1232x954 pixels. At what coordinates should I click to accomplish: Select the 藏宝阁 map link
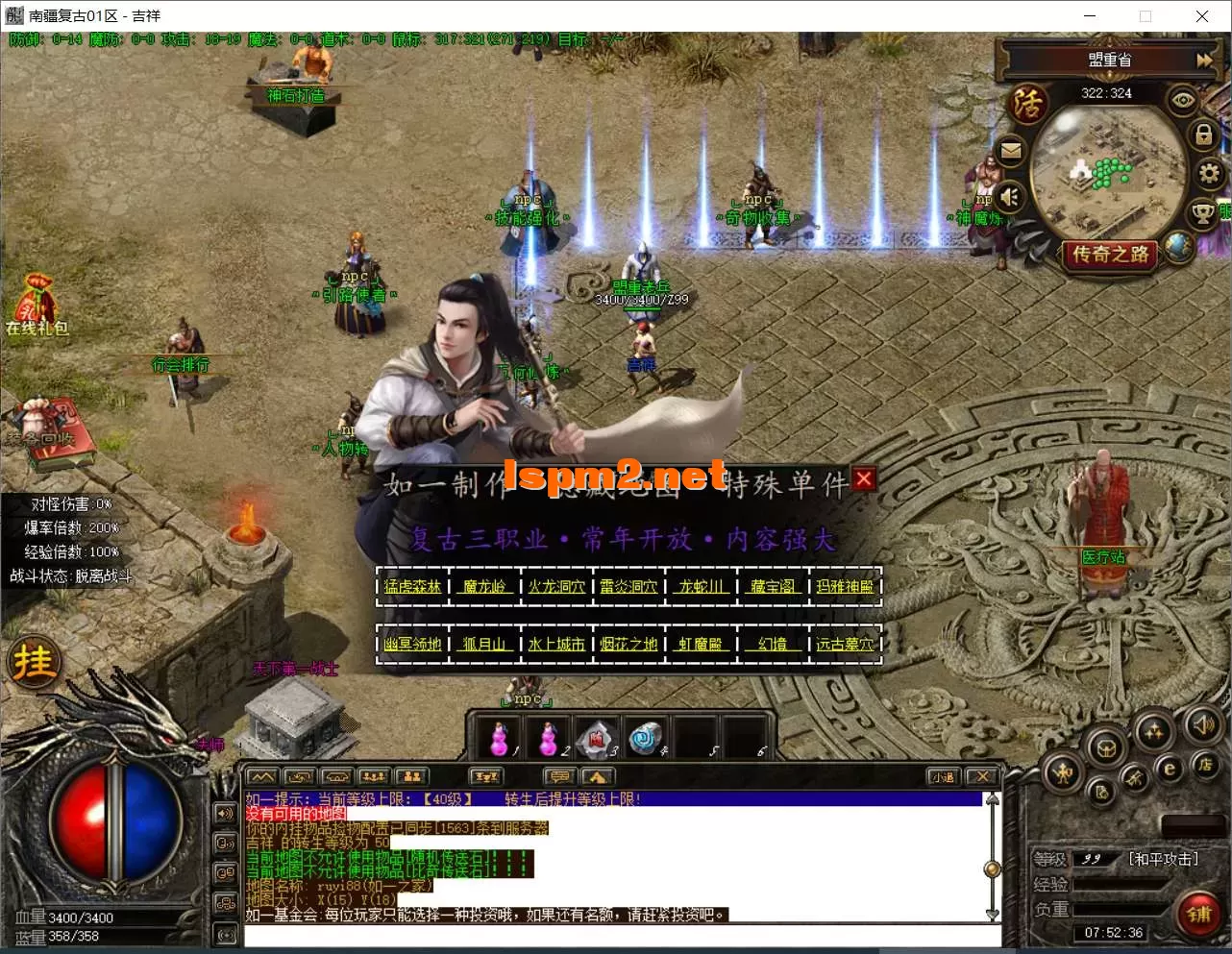(773, 586)
